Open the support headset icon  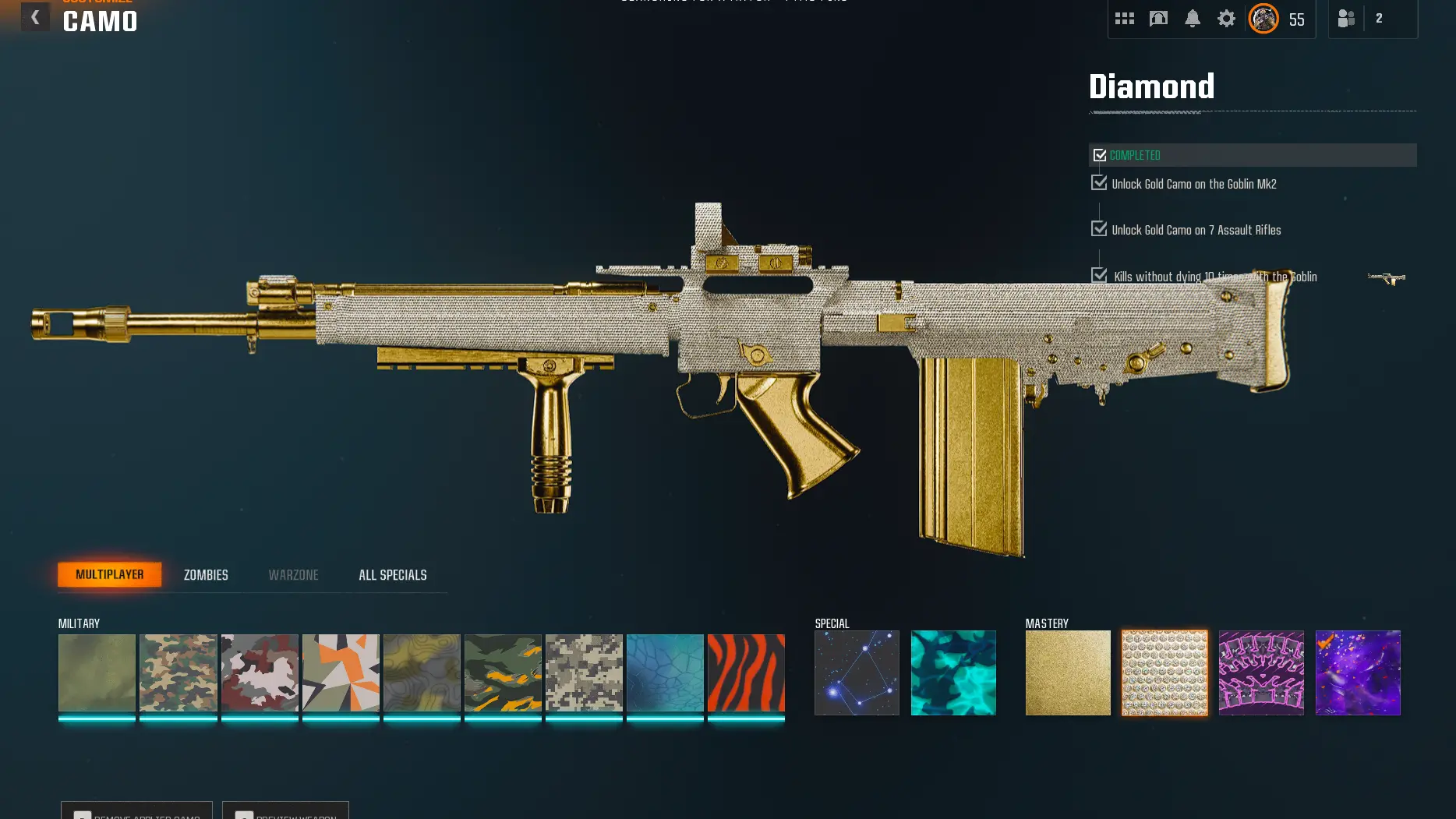click(1157, 17)
